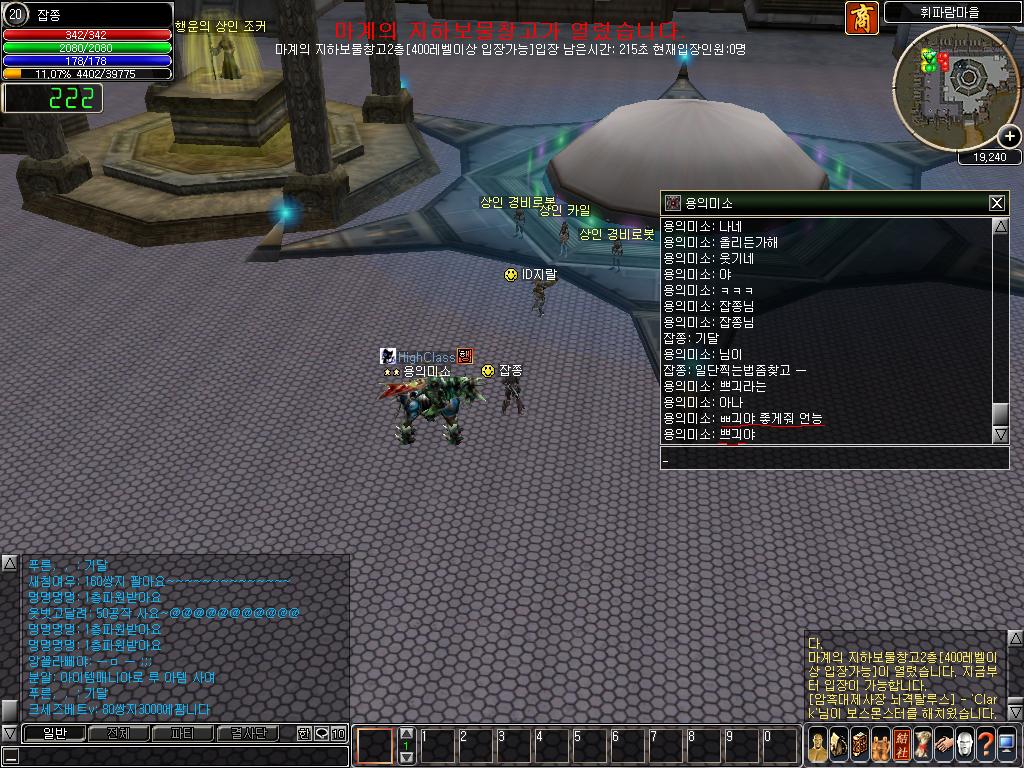Screen dimensions: 1024x768
Task: Click the minimap's plus zoom button
Action: tap(1010, 137)
